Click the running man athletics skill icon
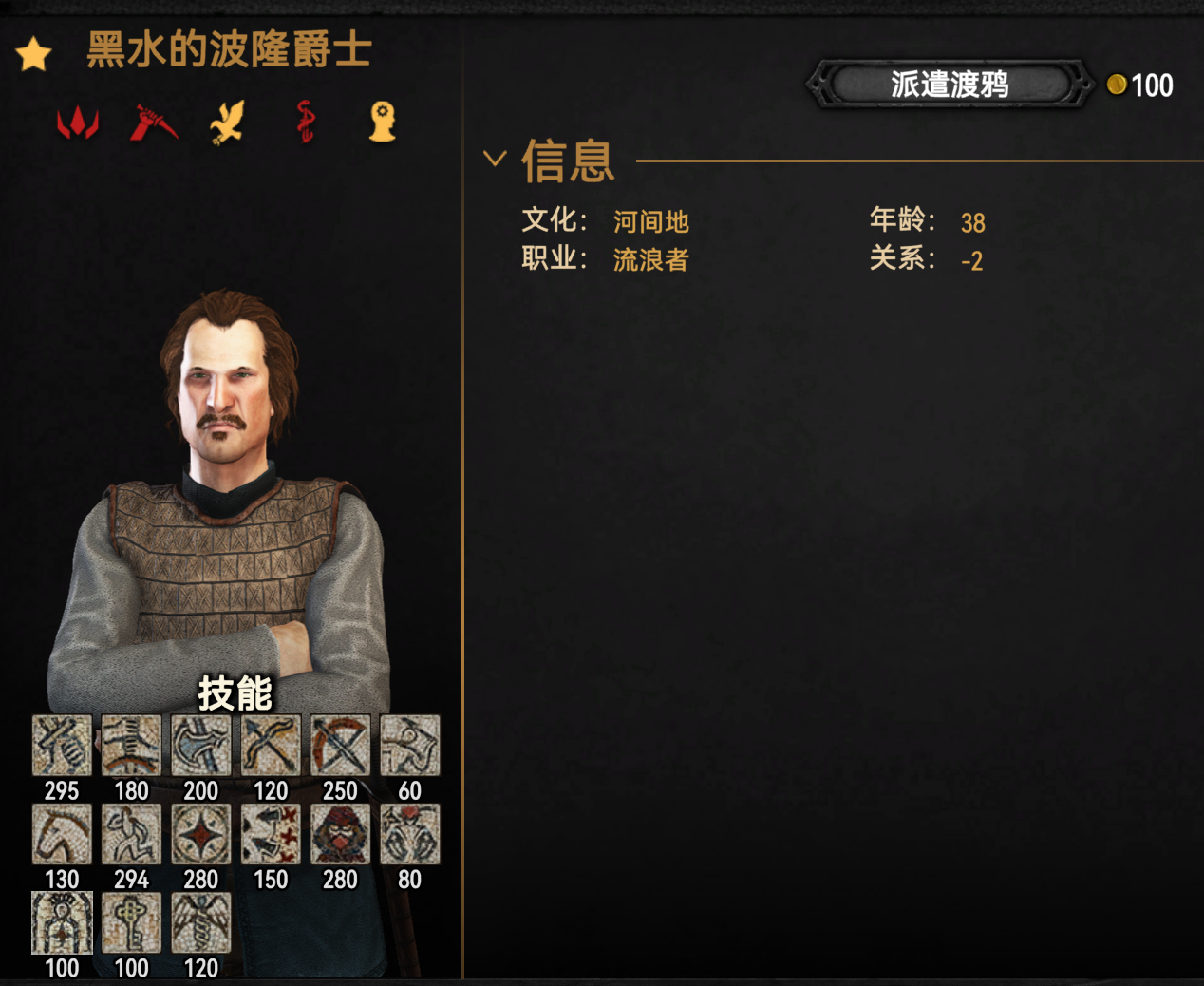 click(131, 835)
